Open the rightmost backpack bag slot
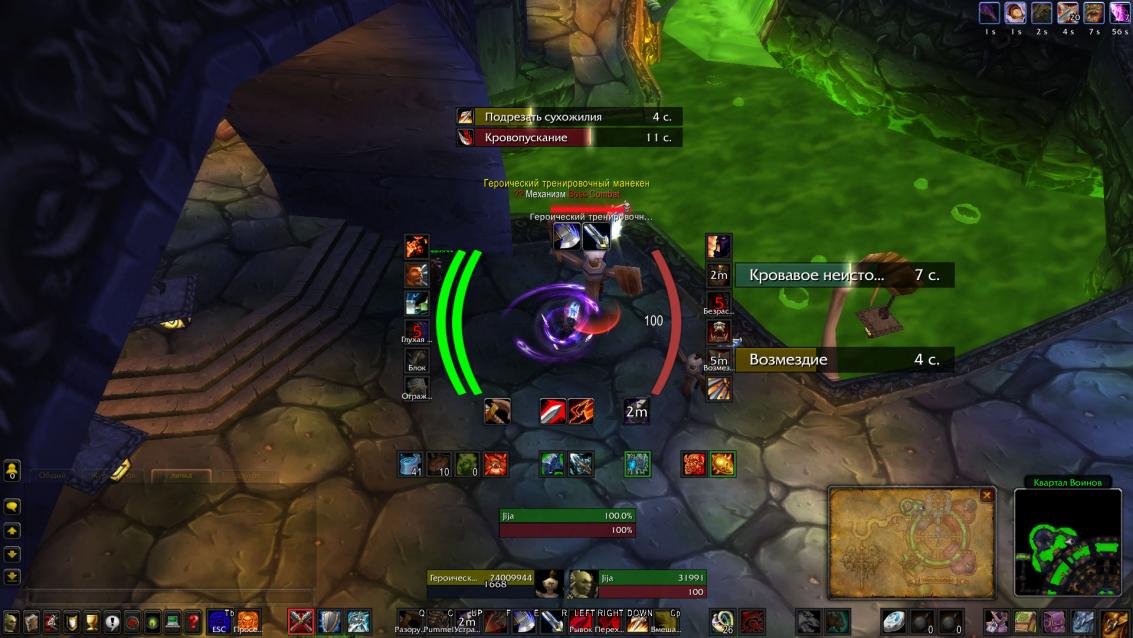The image size is (1133, 638). [x=1115, y=622]
